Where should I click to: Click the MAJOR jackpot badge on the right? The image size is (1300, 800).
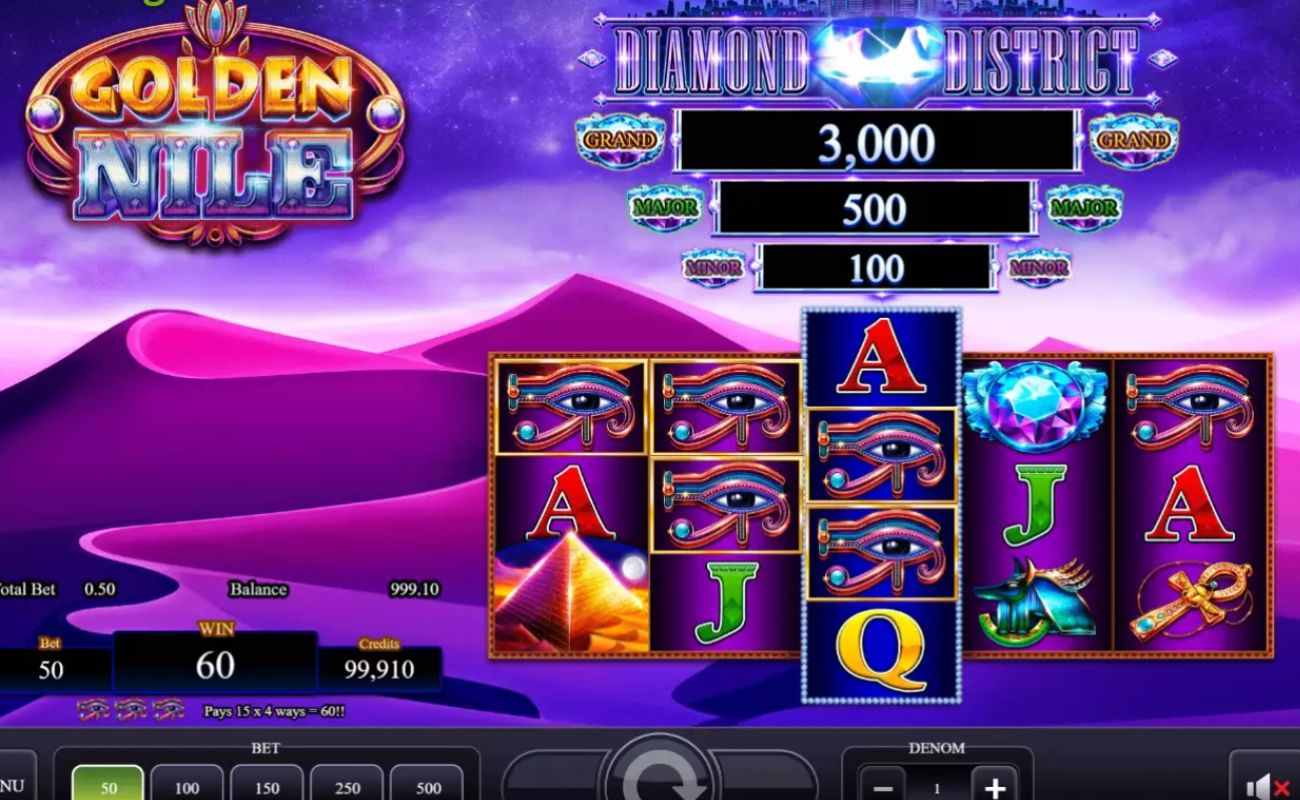[x=1085, y=207]
